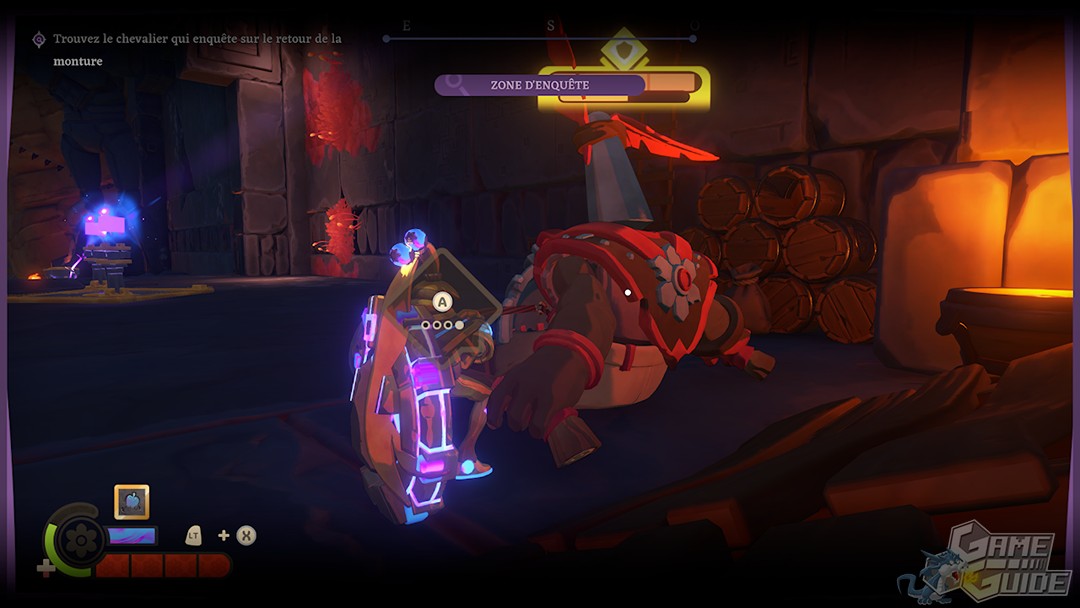This screenshot has height=608, width=1080.
Task: Click the compass bar at the top
Action: [540, 39]
